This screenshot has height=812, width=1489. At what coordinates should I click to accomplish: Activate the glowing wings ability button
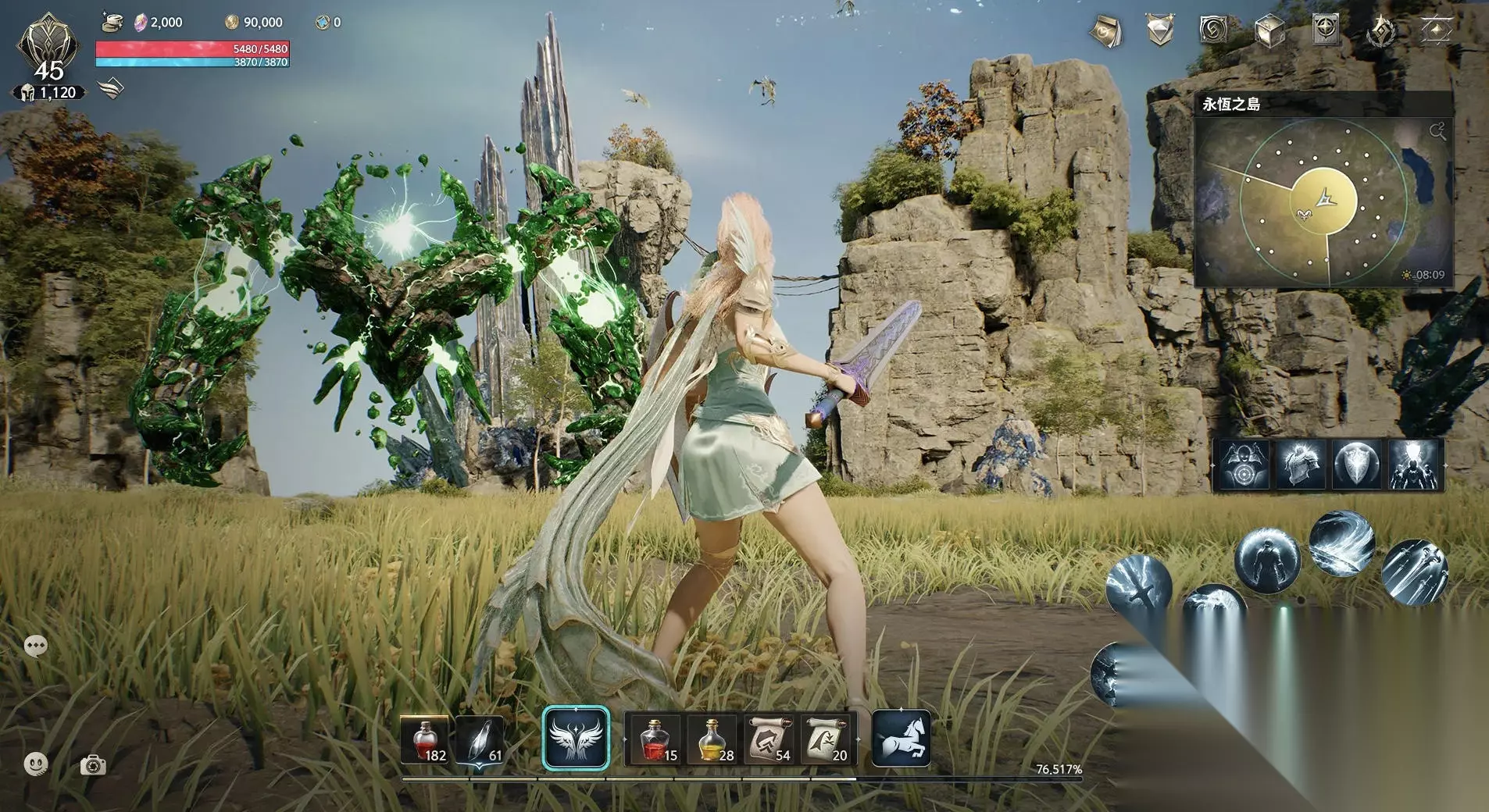pyautogui.click(x=576, y=739)
